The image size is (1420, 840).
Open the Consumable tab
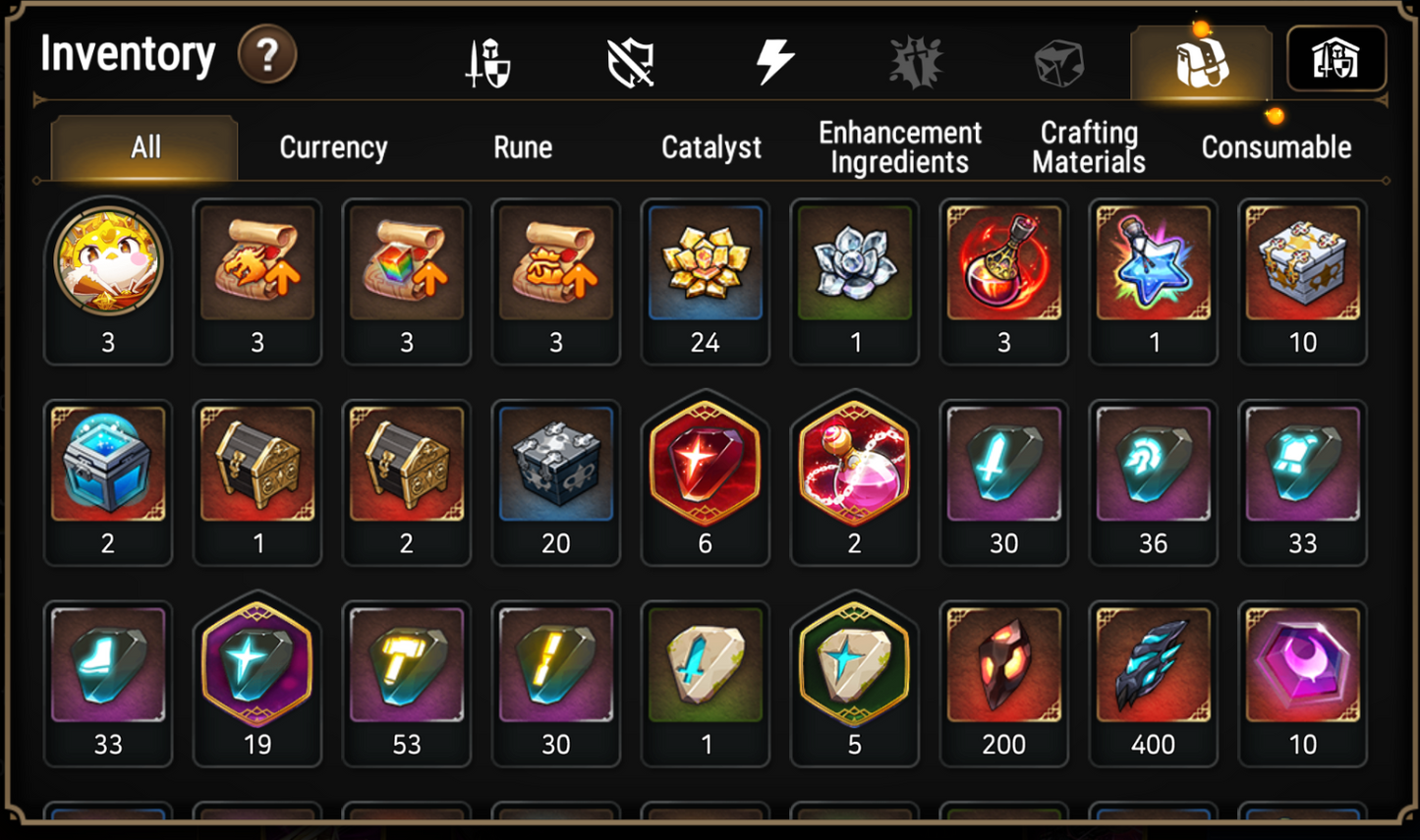(1275, 147)
